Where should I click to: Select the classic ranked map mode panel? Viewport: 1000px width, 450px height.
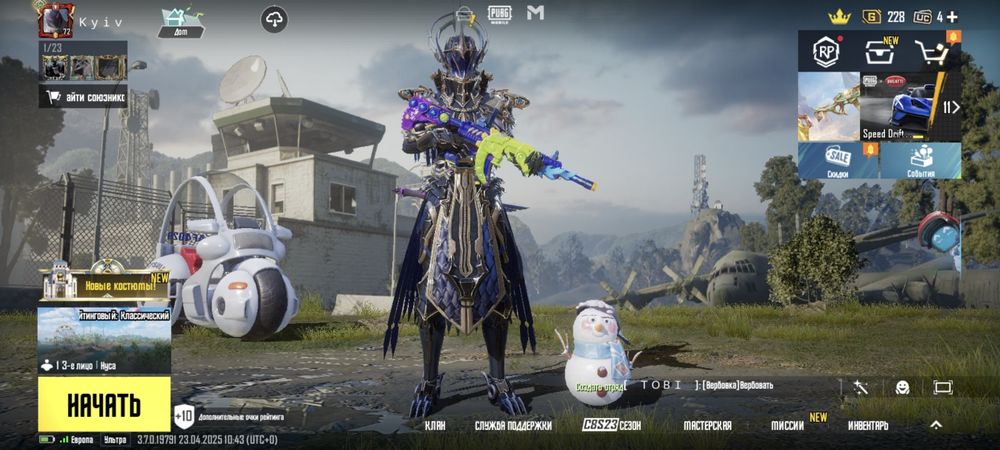(104, 340)
